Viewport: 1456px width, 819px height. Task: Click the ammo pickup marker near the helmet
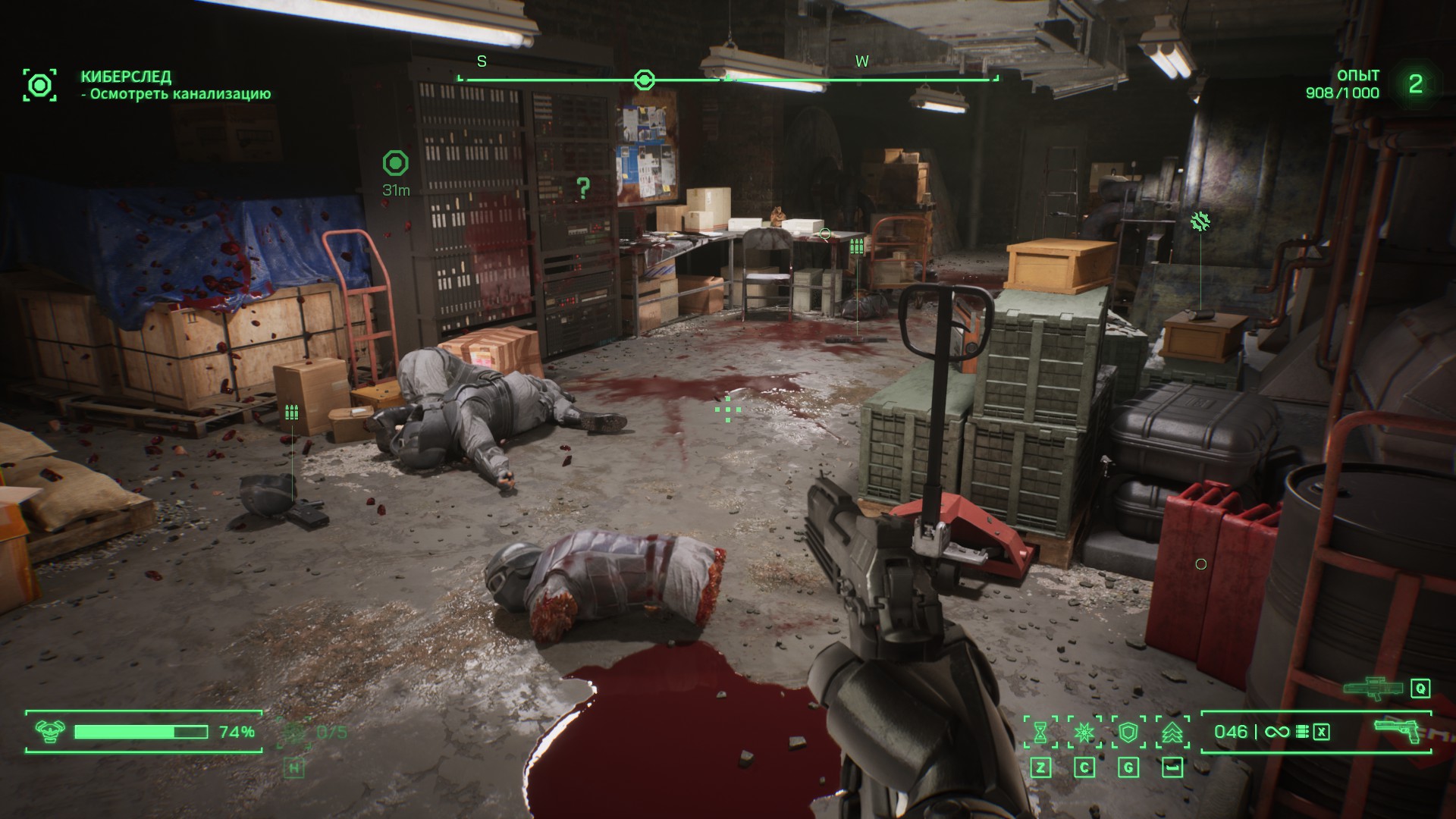tap(291, 413)
